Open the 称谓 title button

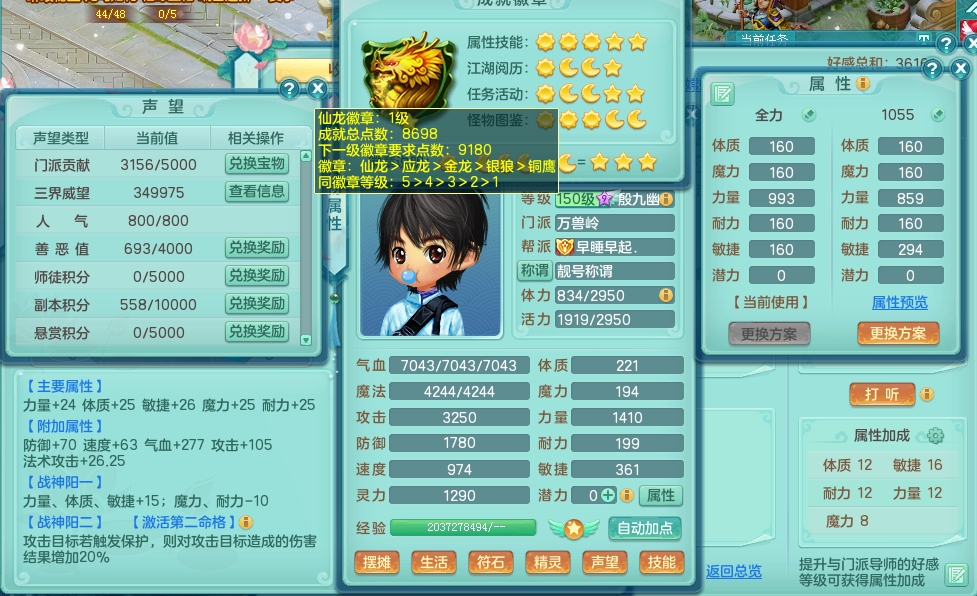535,270
